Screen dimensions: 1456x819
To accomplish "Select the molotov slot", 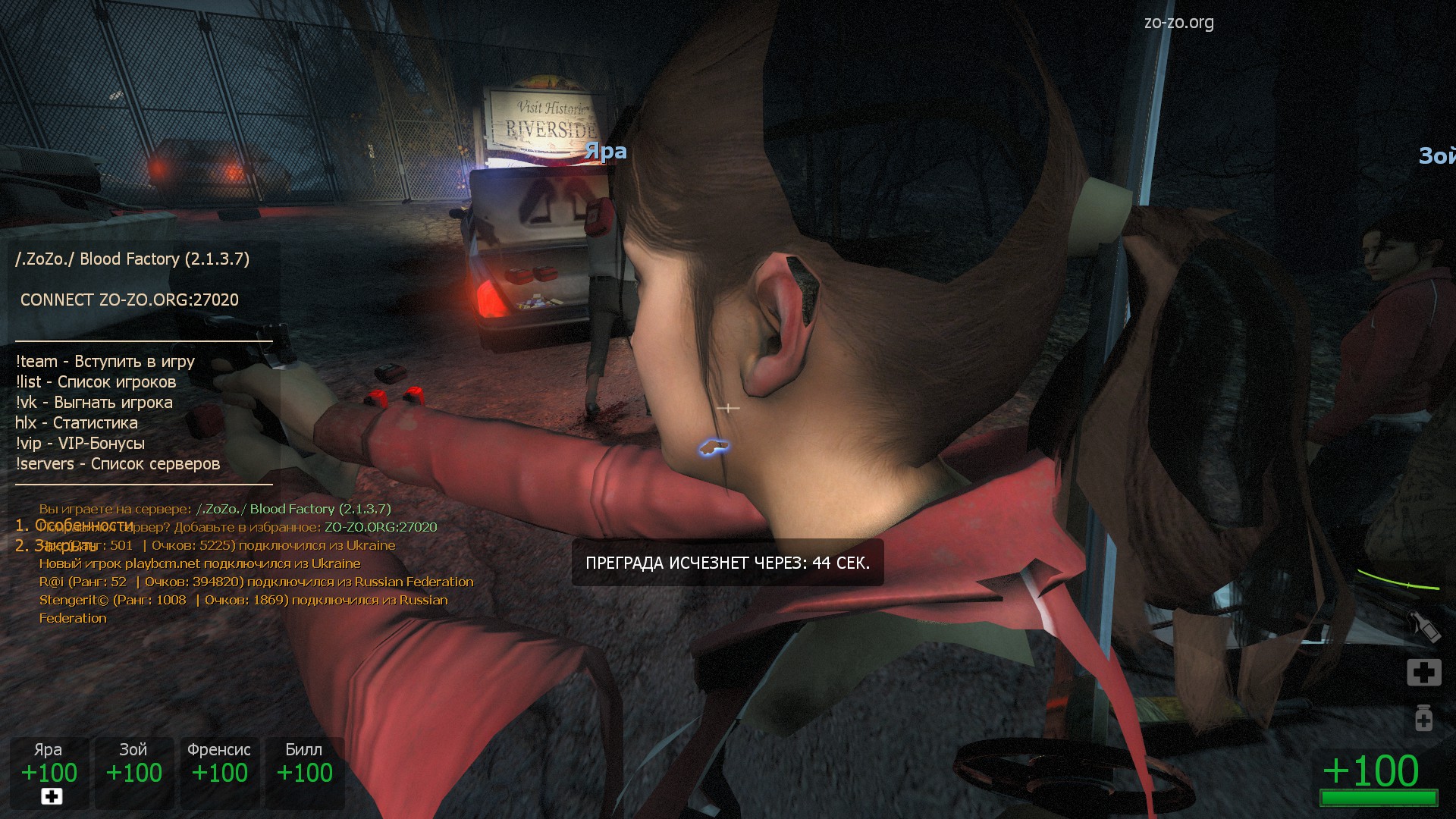I will pos(1423,627).
